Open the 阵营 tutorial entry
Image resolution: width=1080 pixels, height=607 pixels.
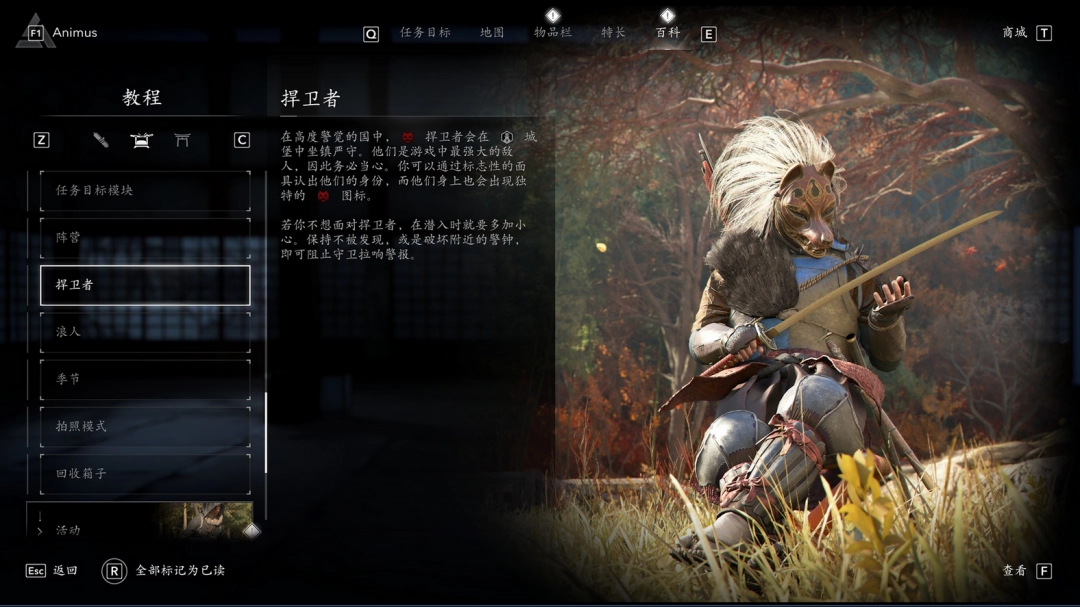point(145,238)
